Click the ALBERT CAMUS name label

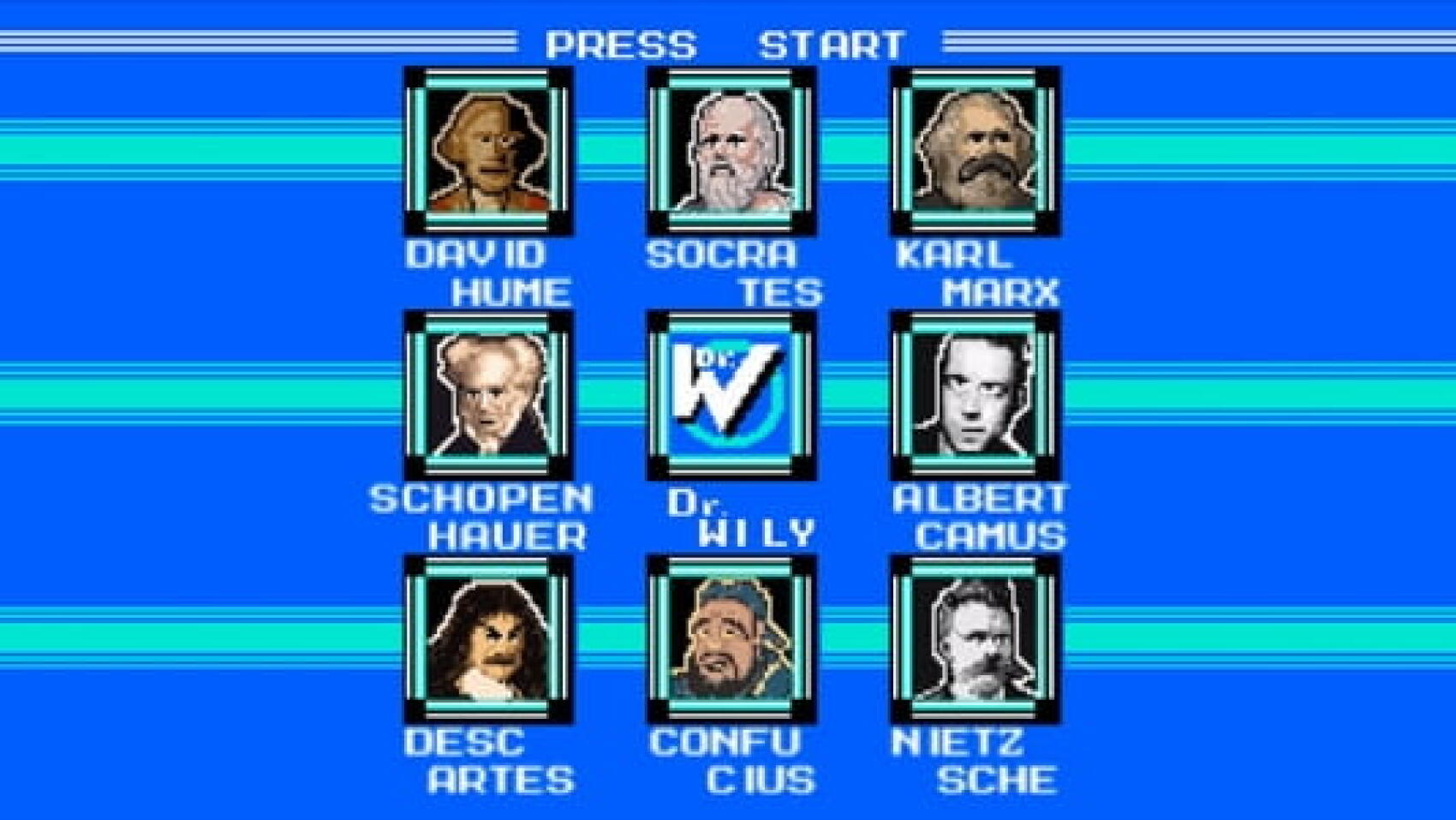(981, 514)
